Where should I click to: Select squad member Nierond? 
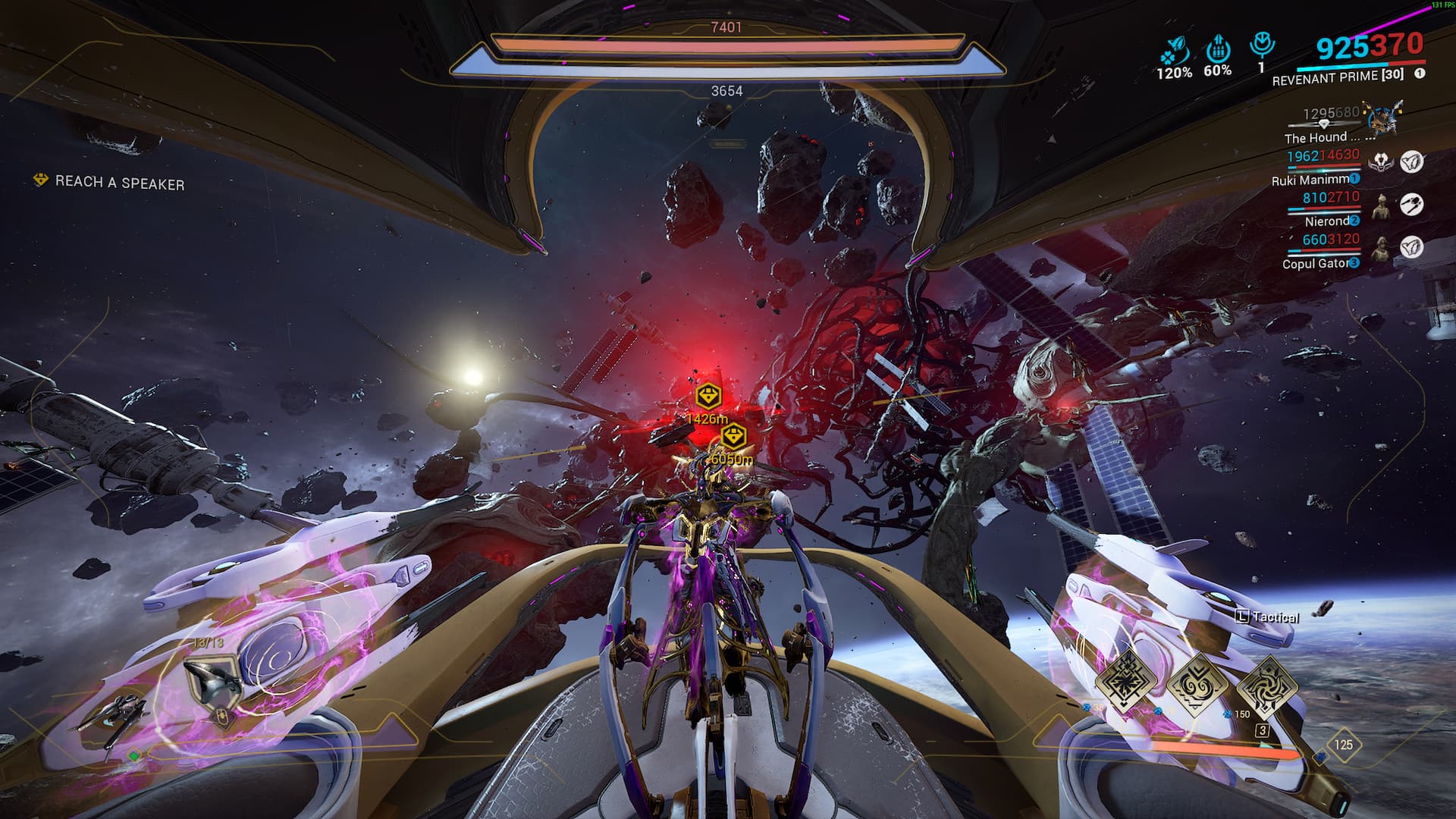(1328, 221)
